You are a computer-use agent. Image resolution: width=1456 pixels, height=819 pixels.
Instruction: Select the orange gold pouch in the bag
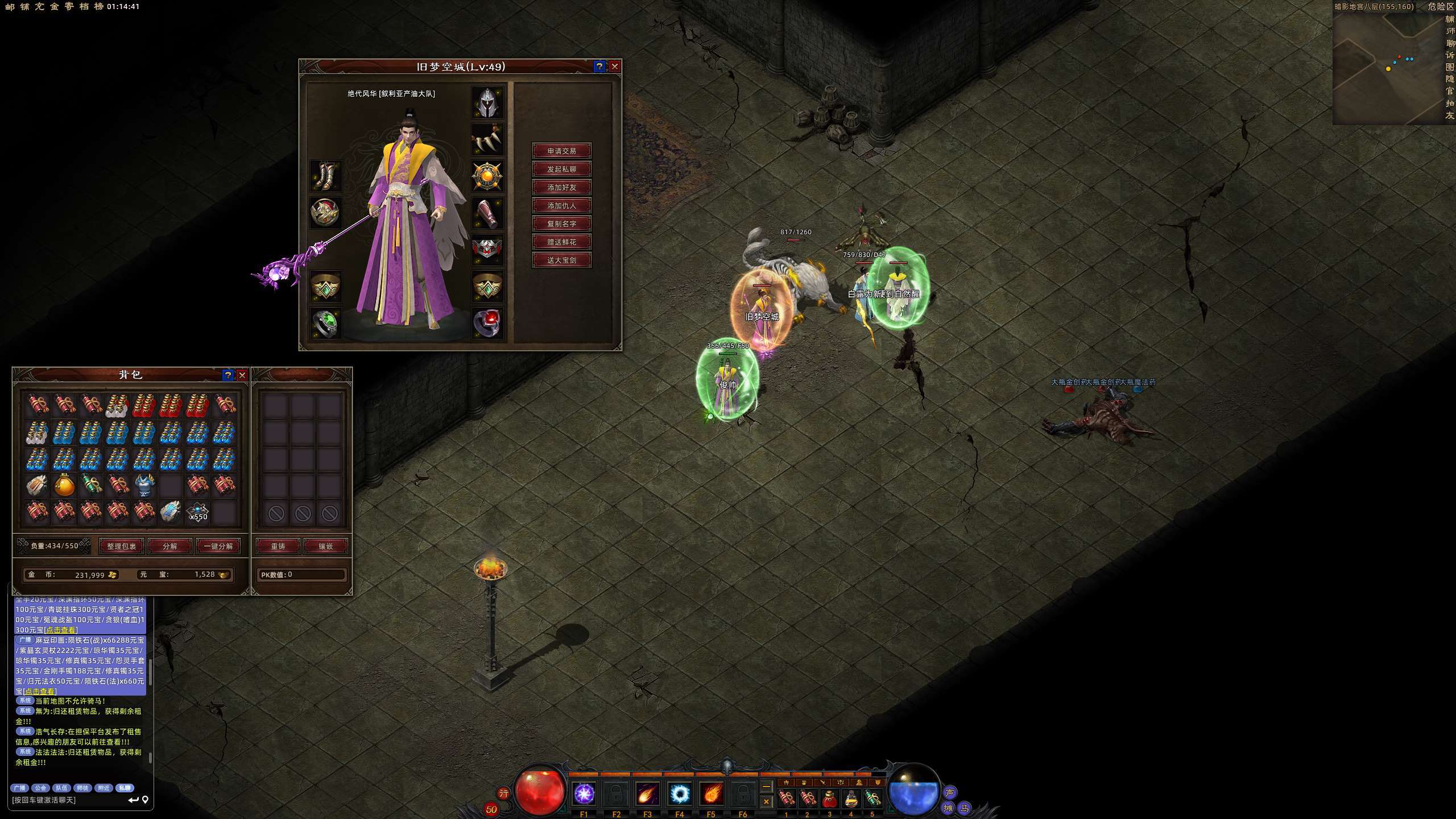click(x=64, y=485)
